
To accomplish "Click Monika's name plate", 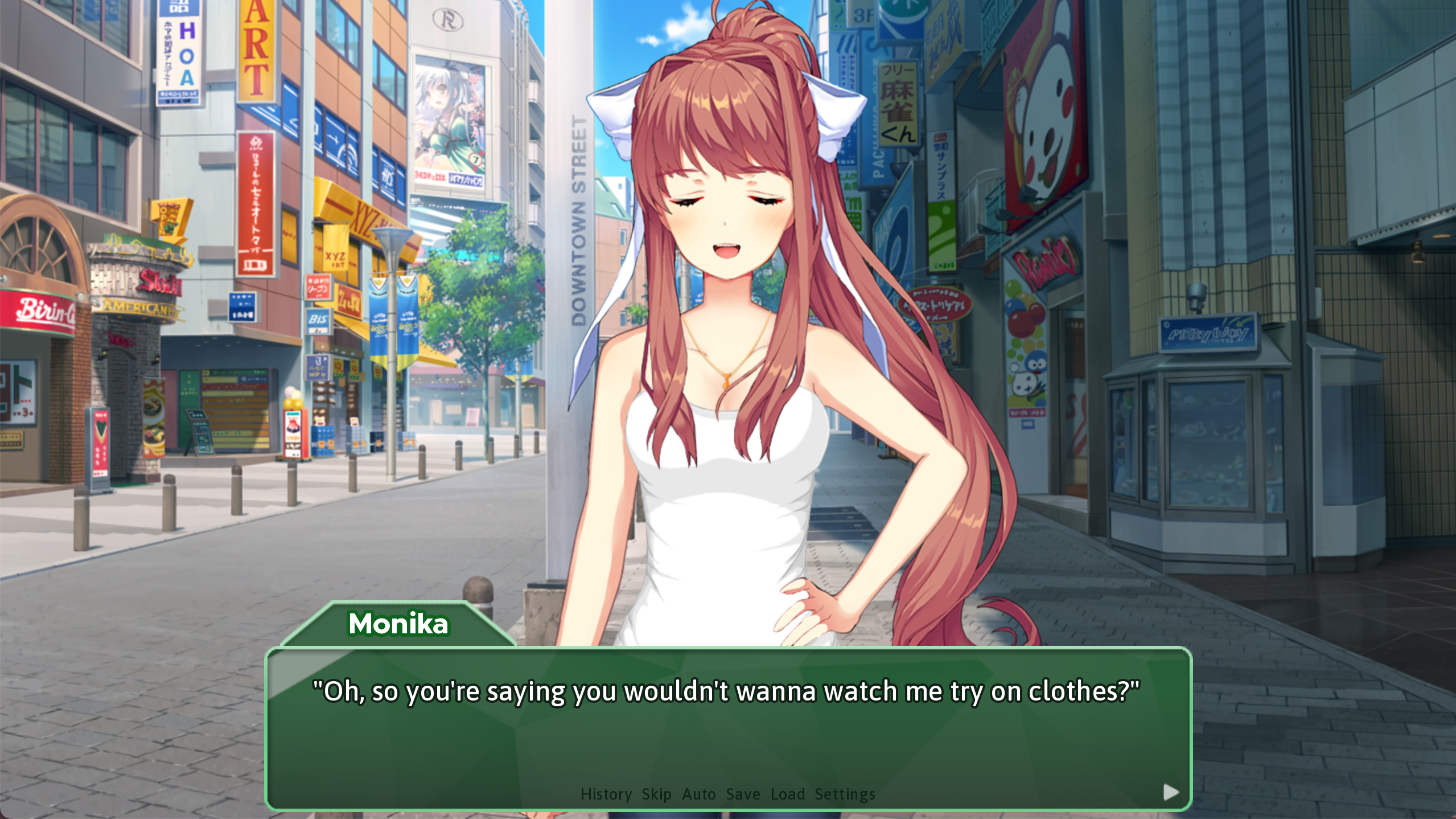I will (x=398, y=624).
